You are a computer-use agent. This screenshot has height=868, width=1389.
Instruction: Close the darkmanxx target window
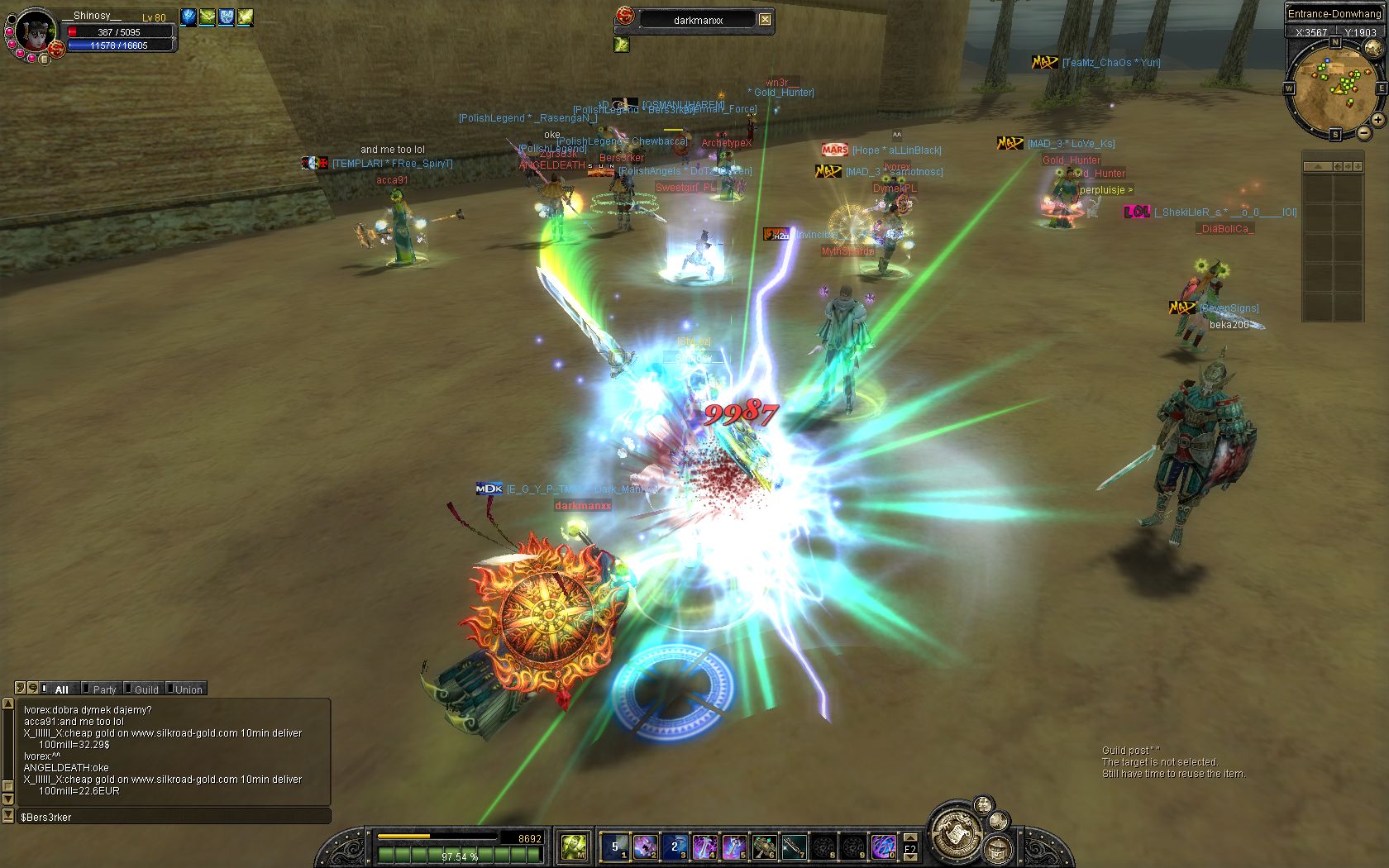(x=766, y=19)
